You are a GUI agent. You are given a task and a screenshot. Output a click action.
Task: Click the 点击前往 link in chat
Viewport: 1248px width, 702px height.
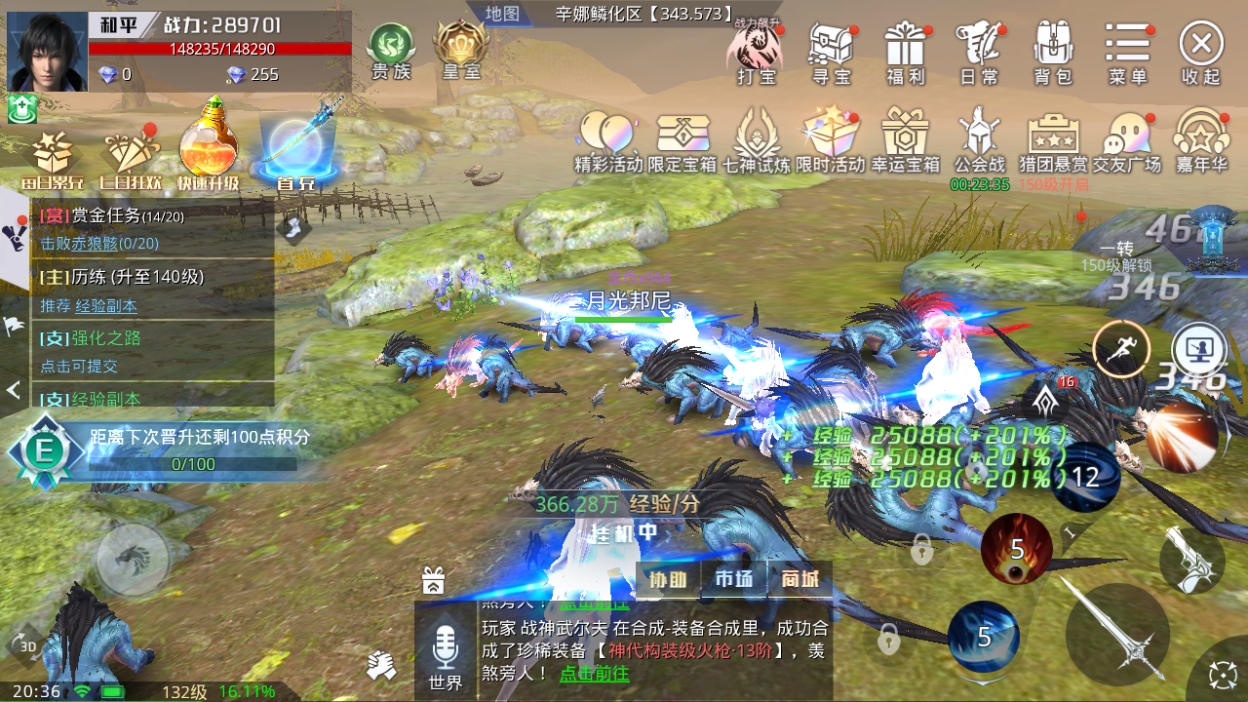coord(594,673)
